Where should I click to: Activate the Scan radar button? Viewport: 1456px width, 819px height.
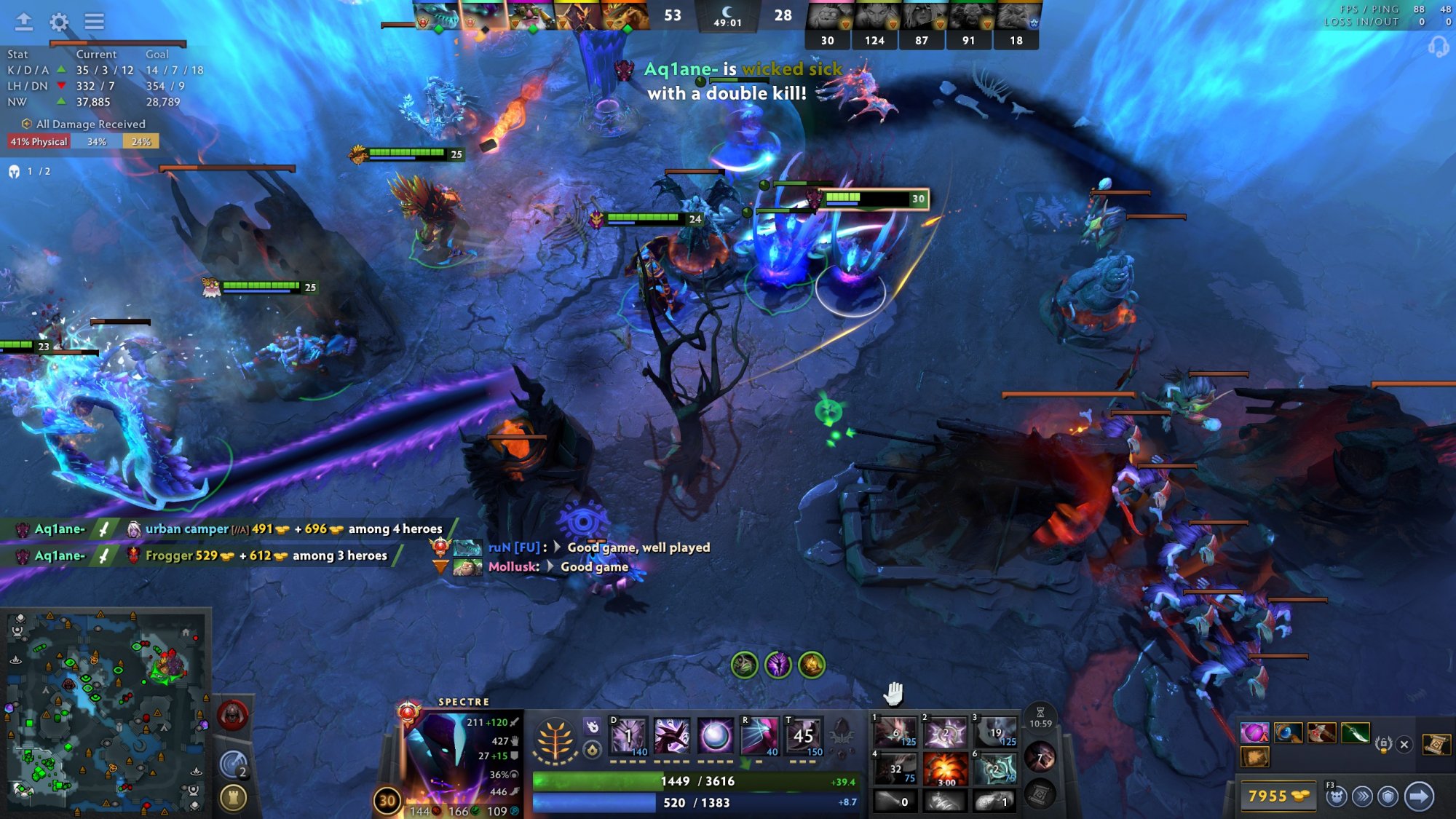point(234,764)
